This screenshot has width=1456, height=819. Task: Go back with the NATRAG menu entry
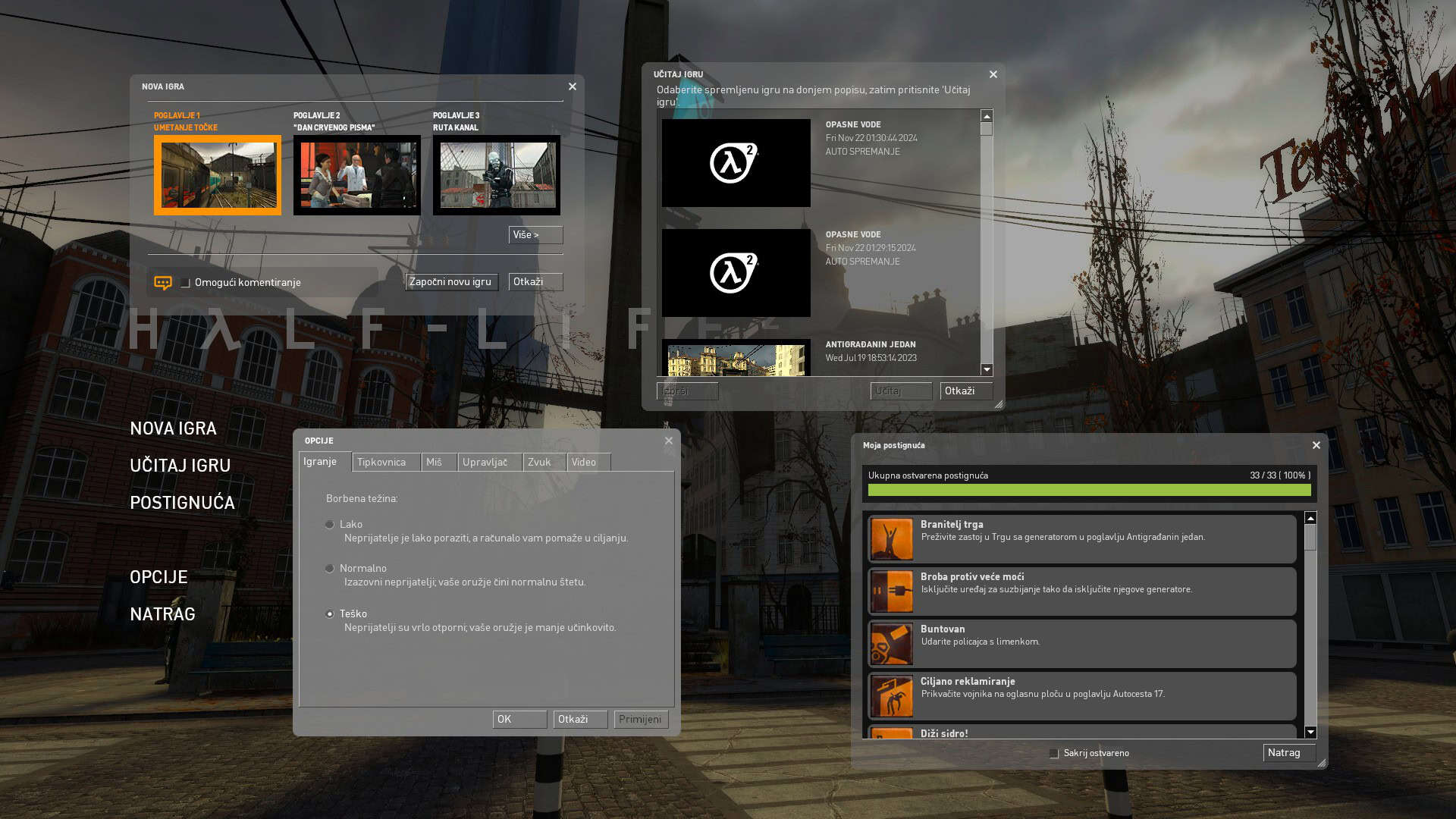point(162,614)
